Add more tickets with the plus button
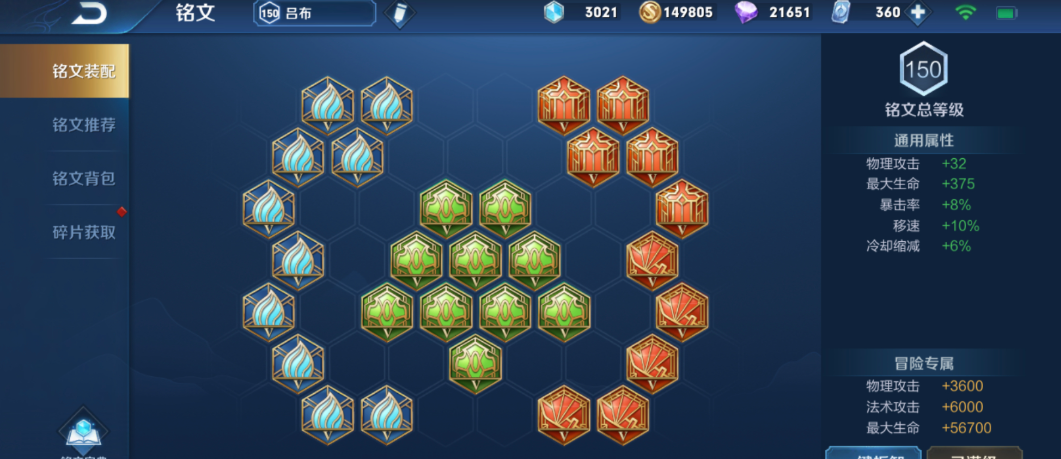Image resolution: width=1061 pixels, height=459 pixels. click(x=917, y=13)
